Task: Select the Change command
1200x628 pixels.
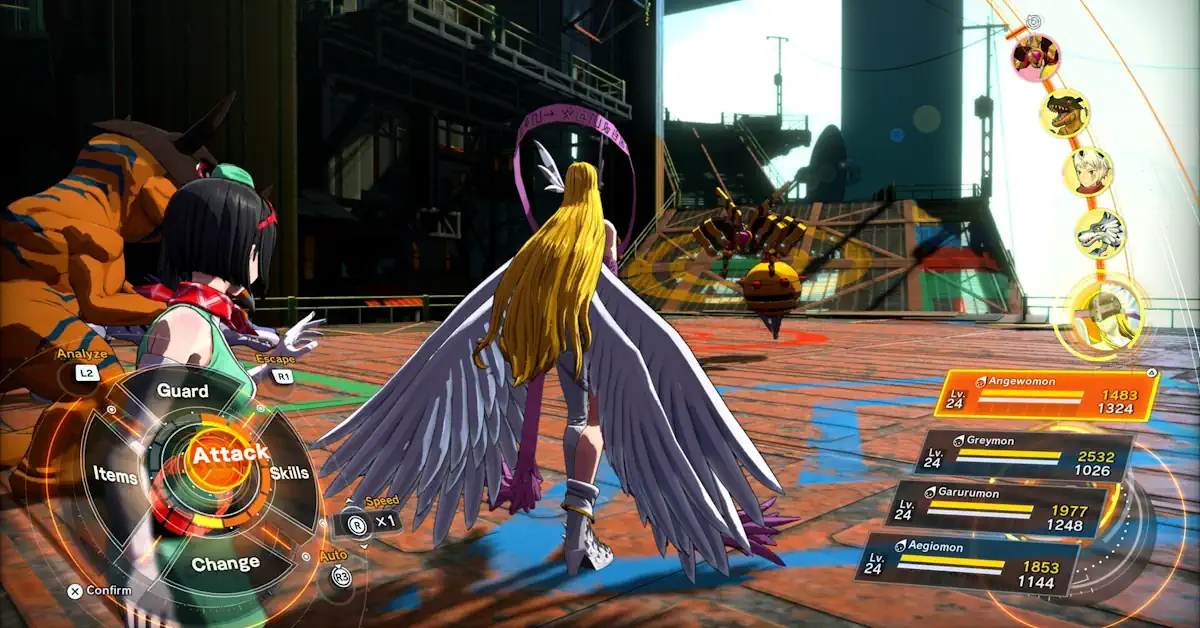Action: click(226, 564)
